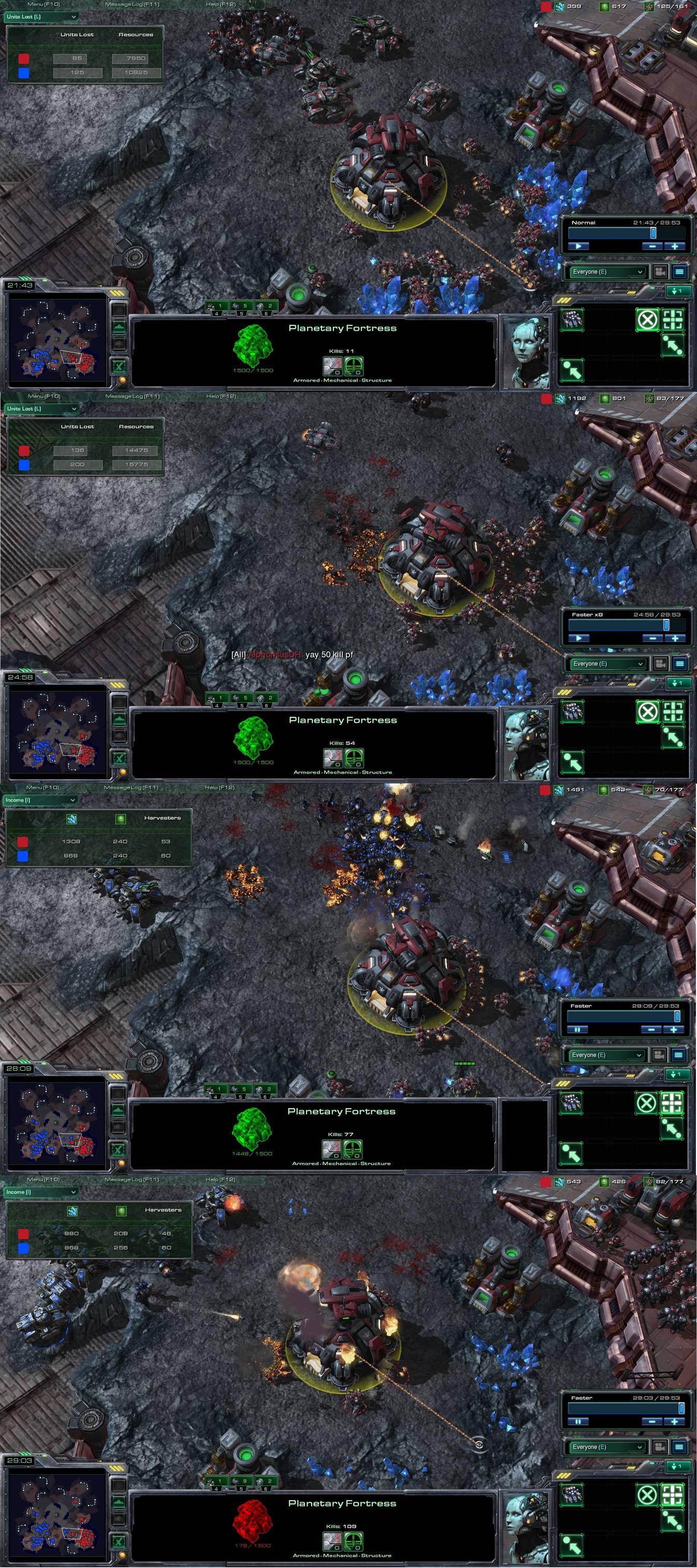Open the Units Lost dropdown in the 21:43 frame

[x=41, y=17]
